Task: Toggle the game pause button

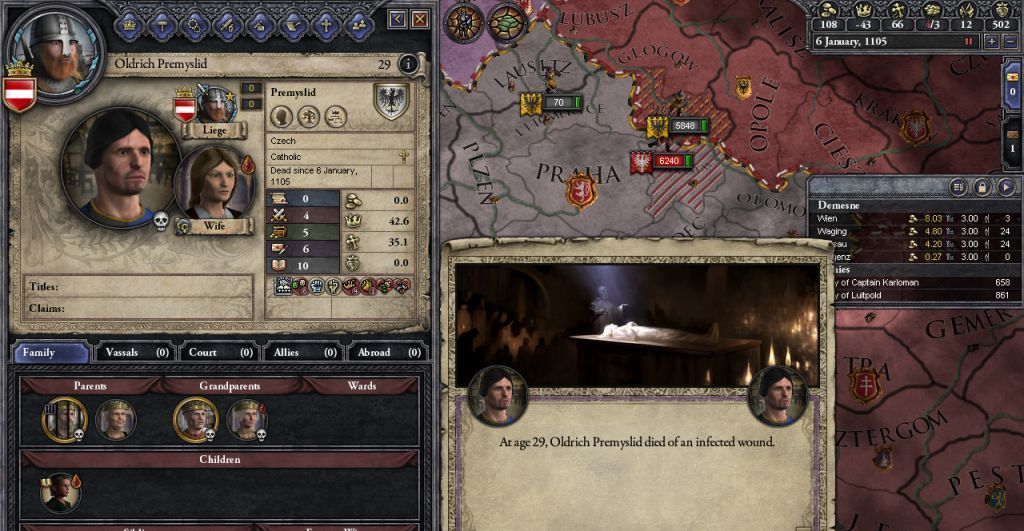Action: coord(968,42)
